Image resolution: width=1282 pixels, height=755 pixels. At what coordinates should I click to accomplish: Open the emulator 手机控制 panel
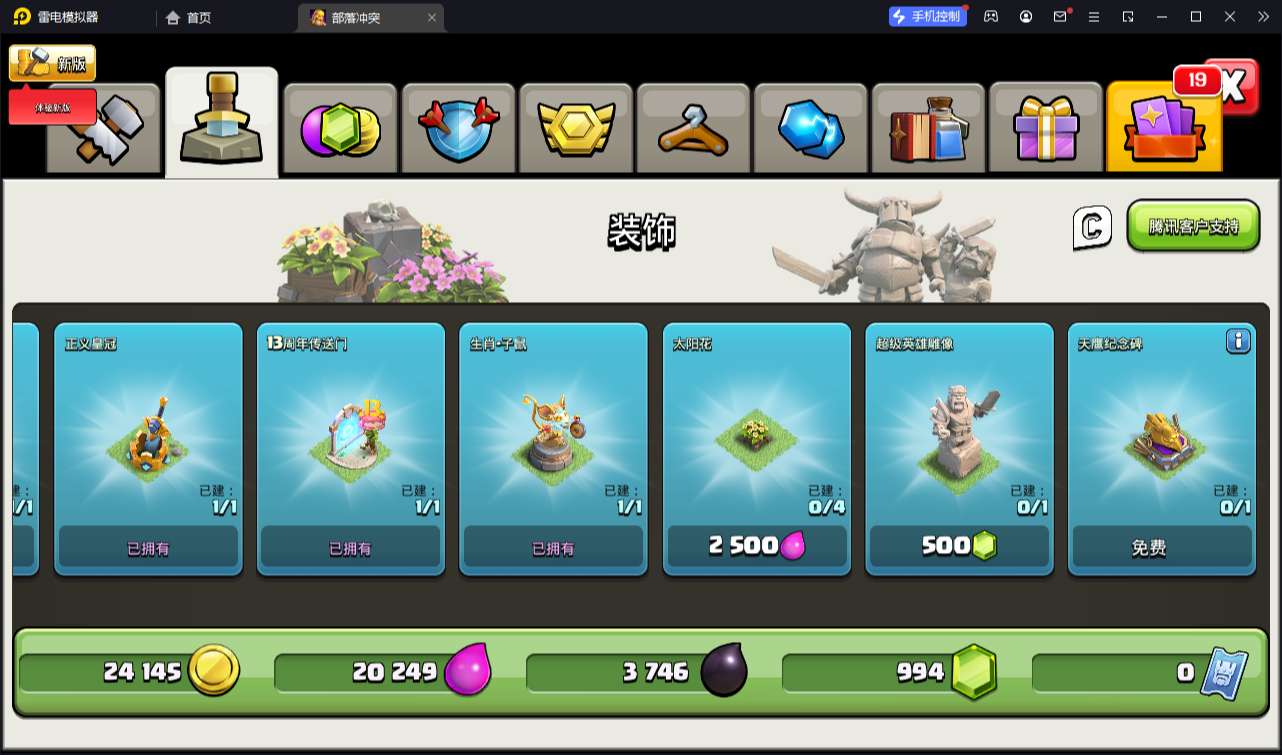pyautogui.click(x=928, y=17)
